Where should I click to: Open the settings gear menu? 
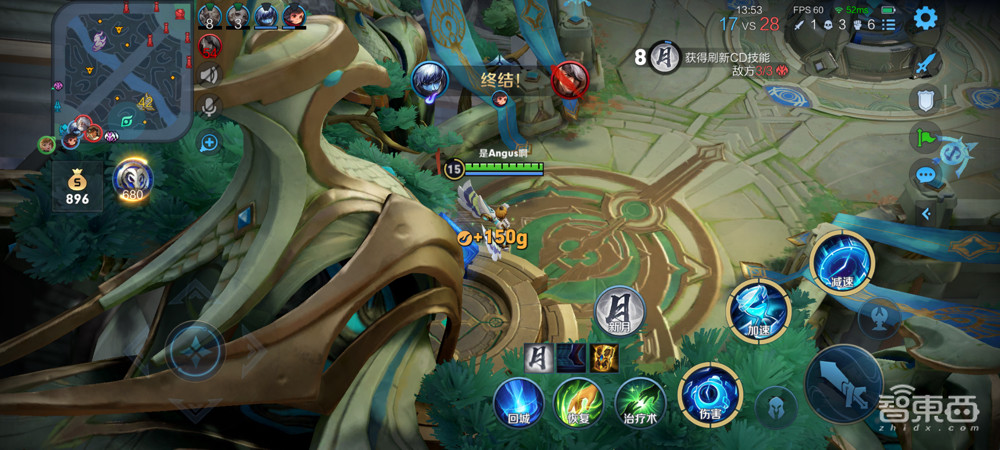926,17
